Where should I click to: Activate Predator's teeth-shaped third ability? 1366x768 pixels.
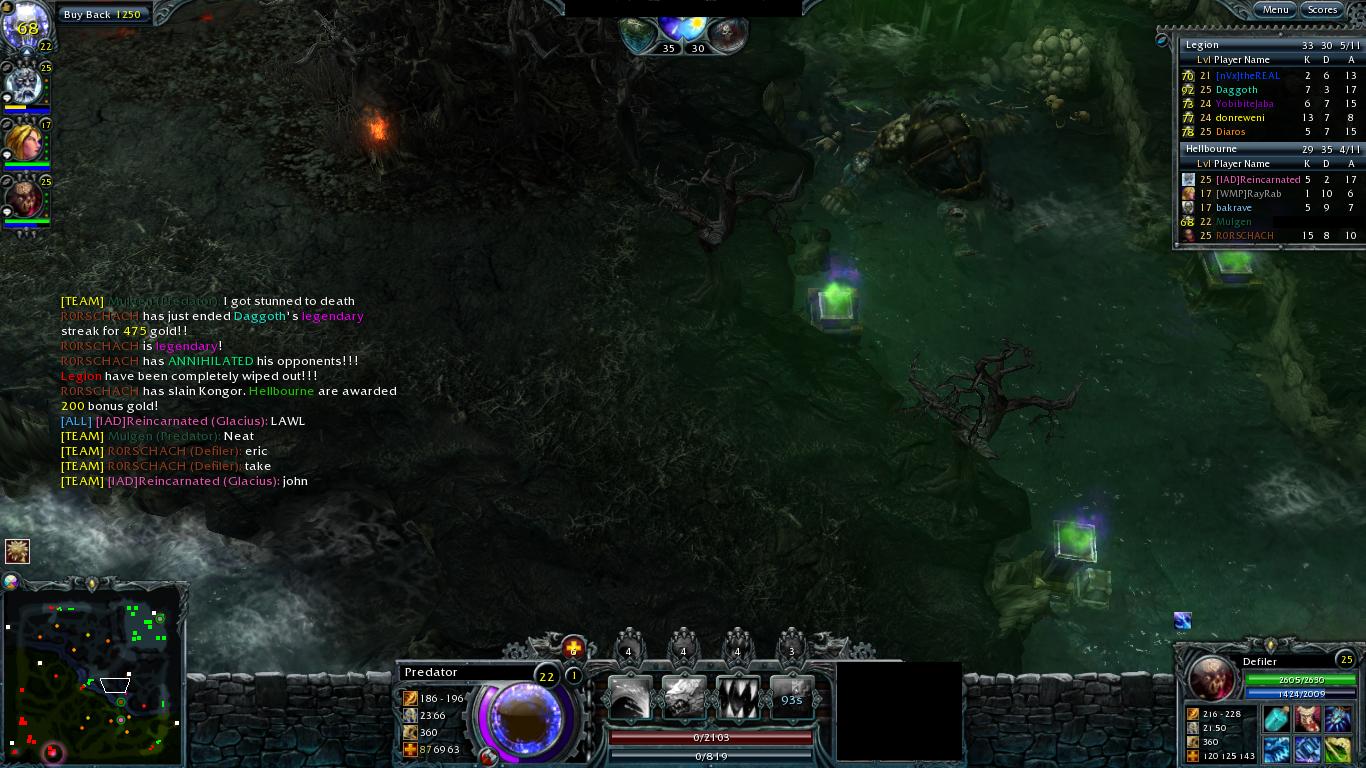pyautogui.click(x=739, y=695)
